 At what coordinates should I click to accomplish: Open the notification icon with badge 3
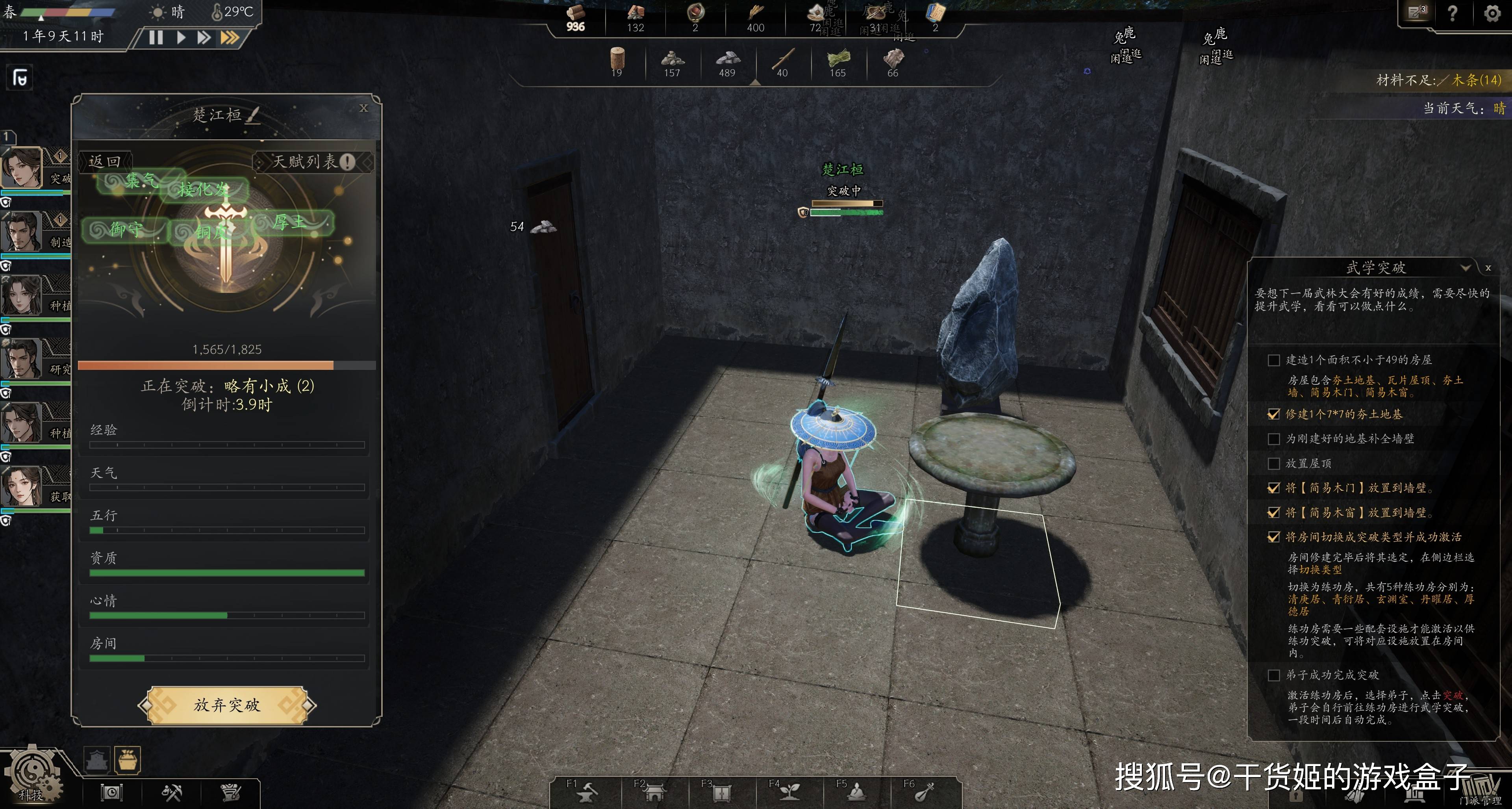point(1417,12)
